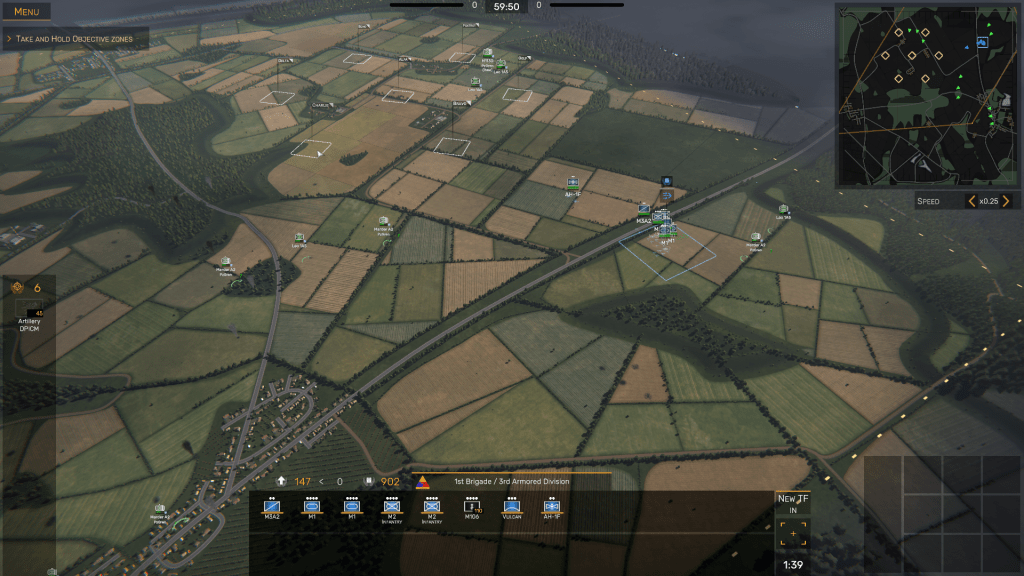1024x576 pixels.
Task: Select the AH-1F unit marker on map
Action: point(573,183)
